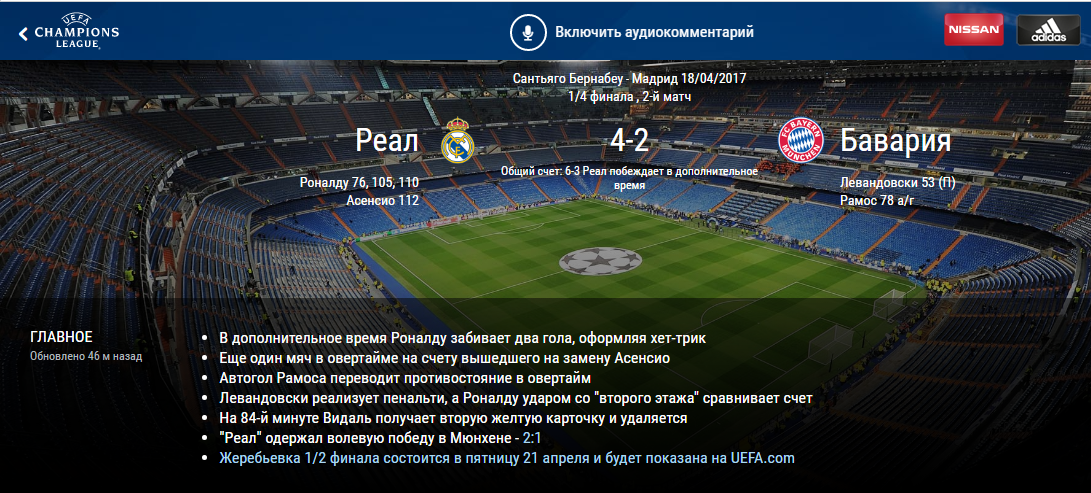
Task: Turn on the audio commentary microphone button
Action: [x=526, y=32]
